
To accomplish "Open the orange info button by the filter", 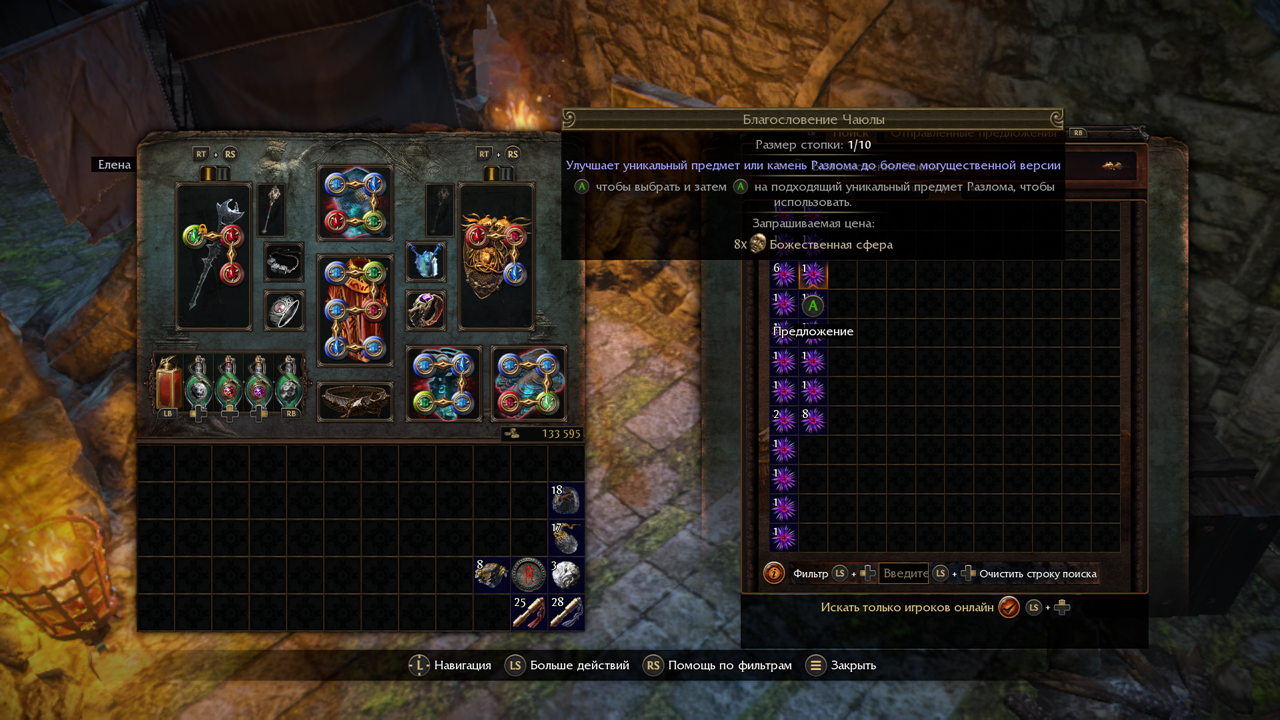I will pos(773,574).
